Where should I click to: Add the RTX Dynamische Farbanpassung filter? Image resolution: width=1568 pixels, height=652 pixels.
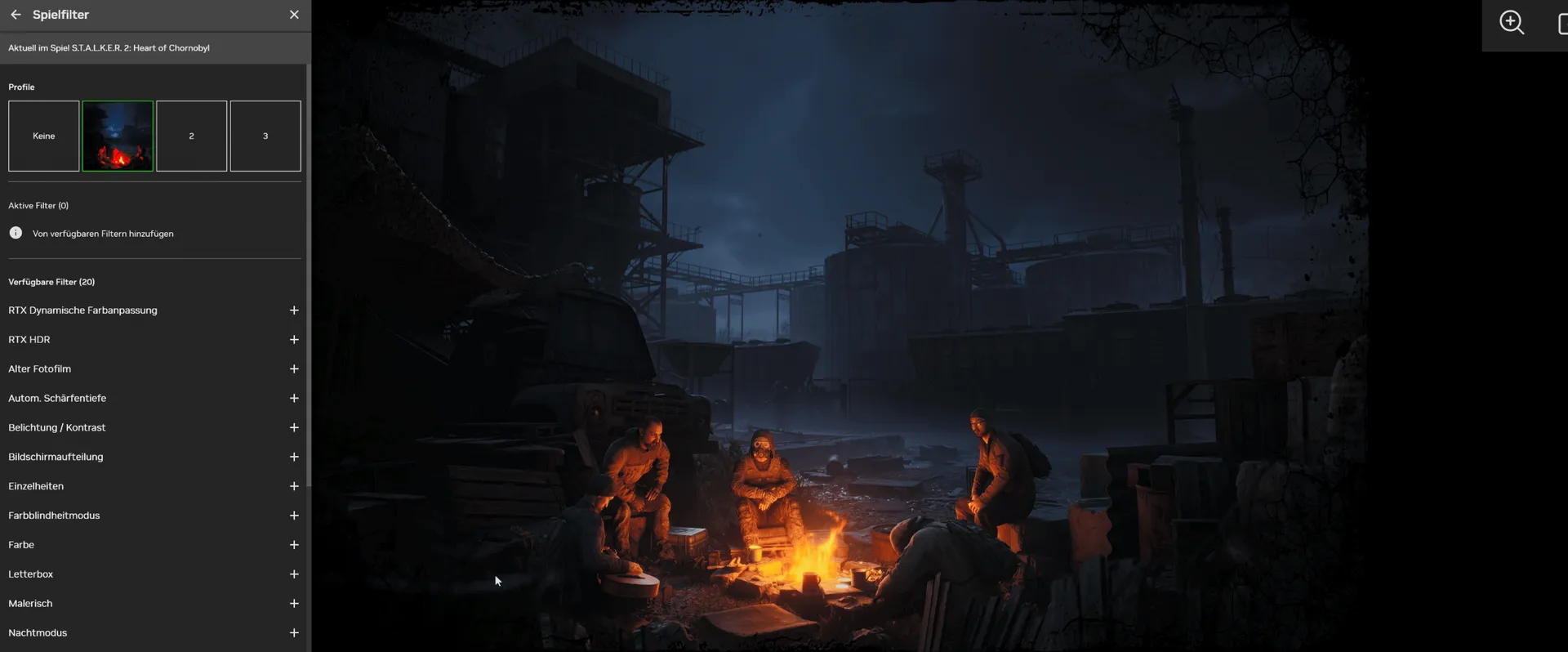294,310
